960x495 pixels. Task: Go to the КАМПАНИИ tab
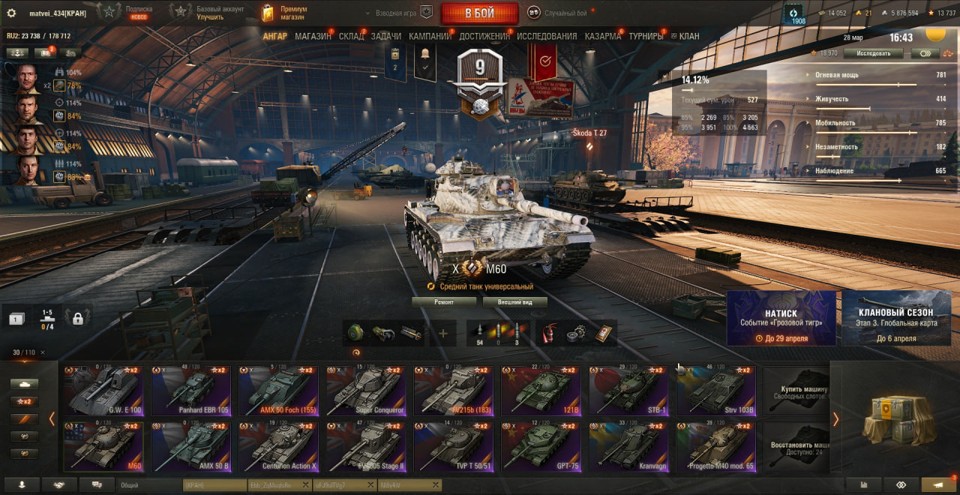tap(429, 36)
